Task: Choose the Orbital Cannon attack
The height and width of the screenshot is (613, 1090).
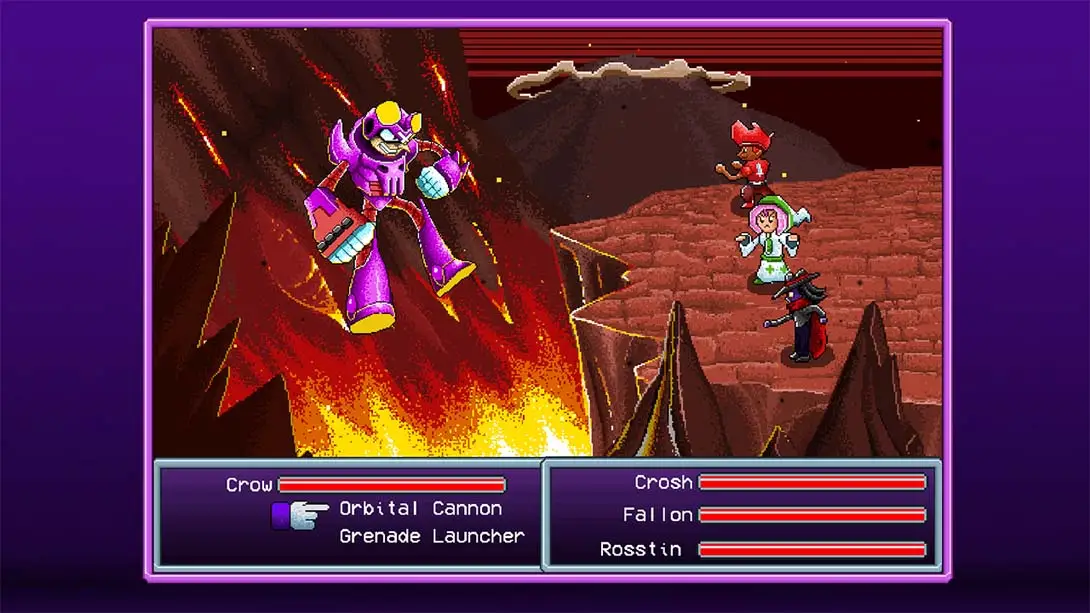Action: tap(420, 509)
